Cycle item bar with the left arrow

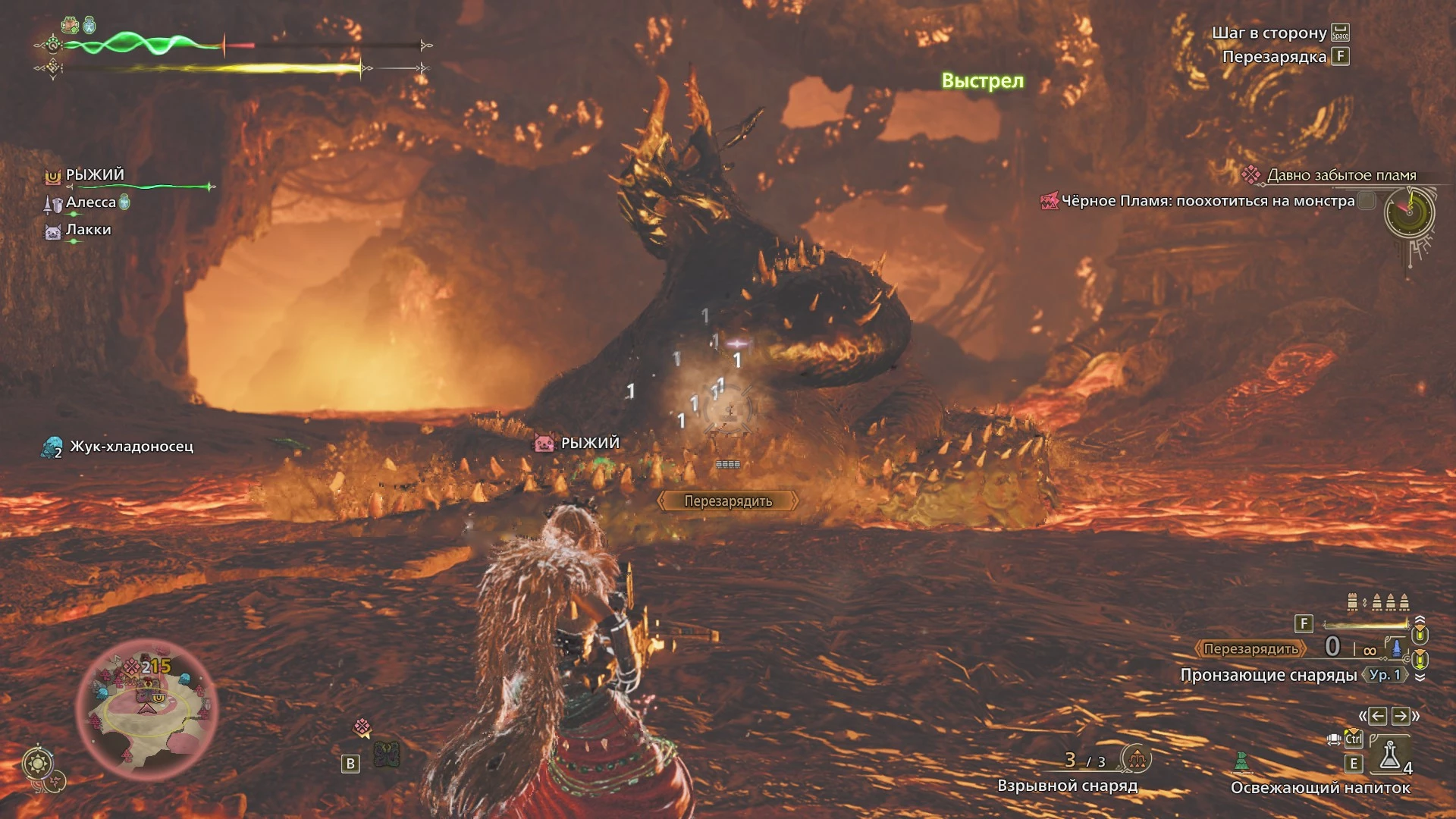1378,716
